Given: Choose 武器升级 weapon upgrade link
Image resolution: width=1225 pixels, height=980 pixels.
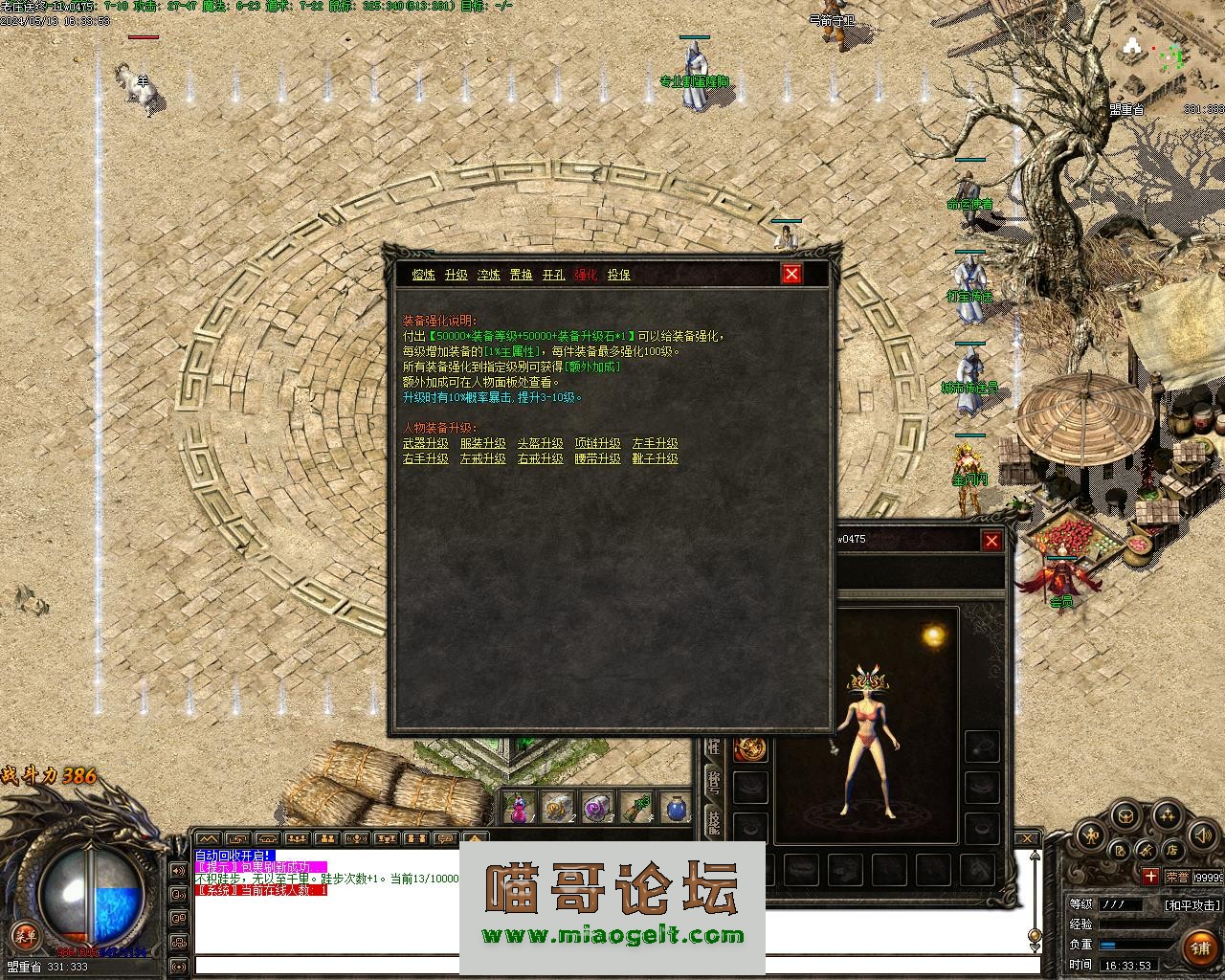Looking at the screenshot, I should tap(426, 443).
